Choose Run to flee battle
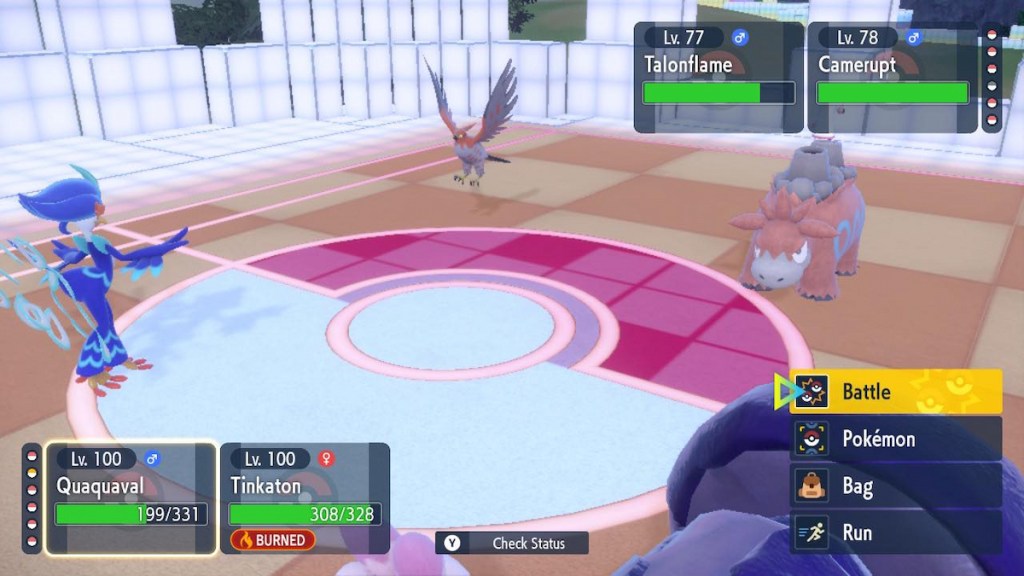 (896, 533)
